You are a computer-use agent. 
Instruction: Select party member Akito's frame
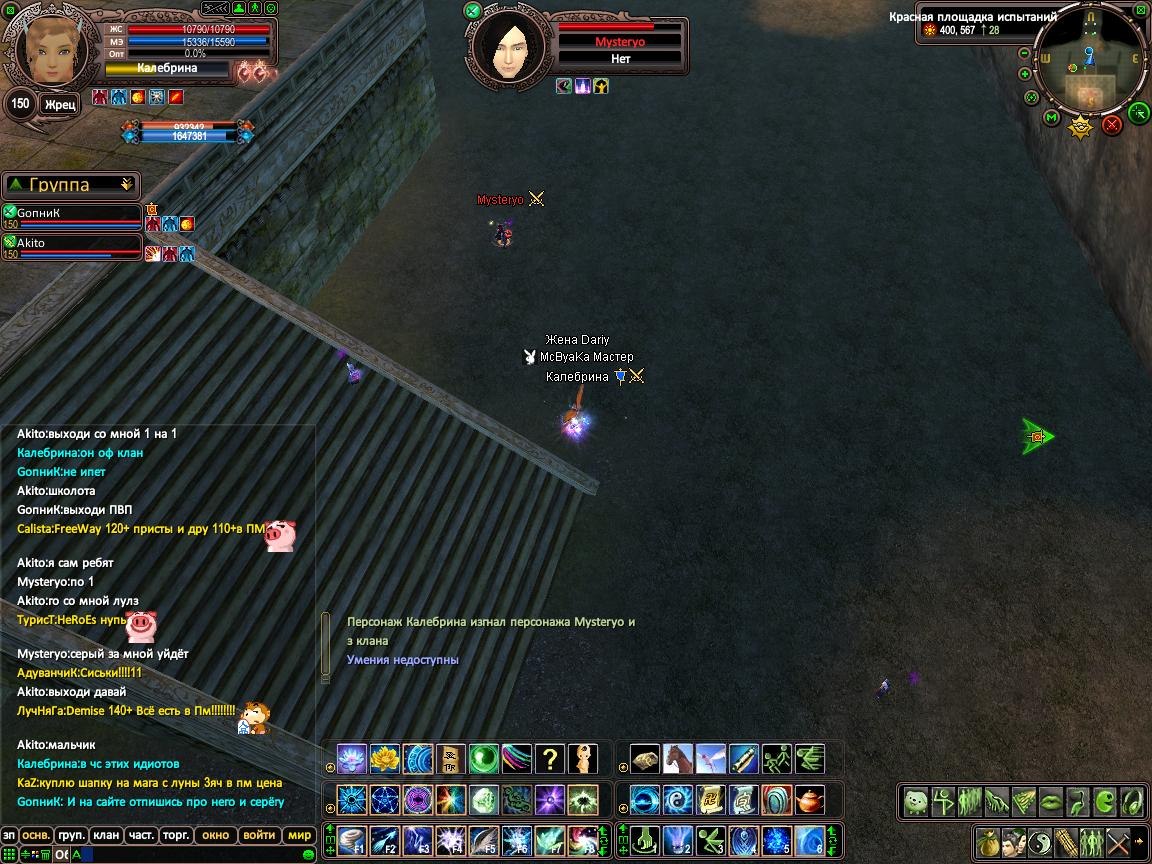(72, 244)
